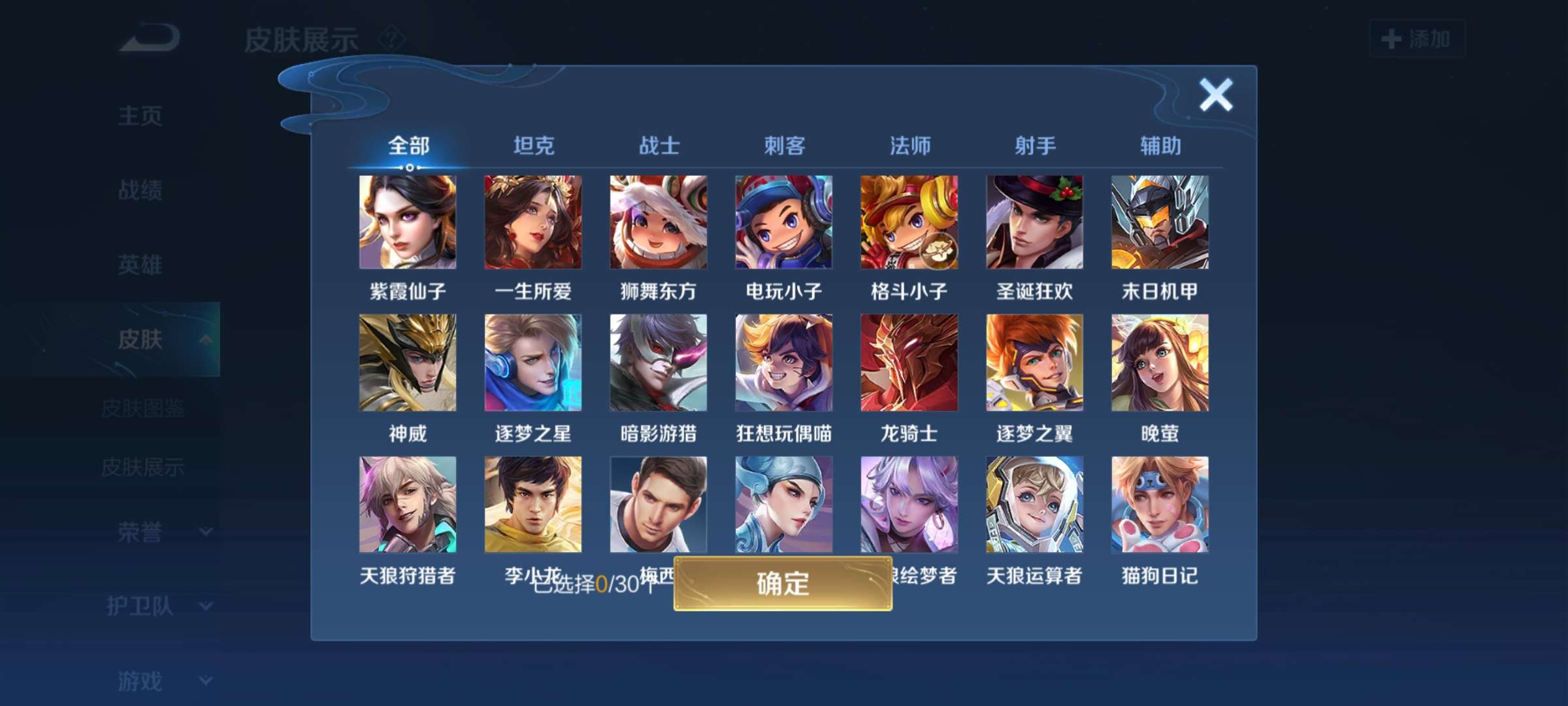Click the 神威 skin portrait
The image size is (1568, 706).
click(x=407, y=363)
